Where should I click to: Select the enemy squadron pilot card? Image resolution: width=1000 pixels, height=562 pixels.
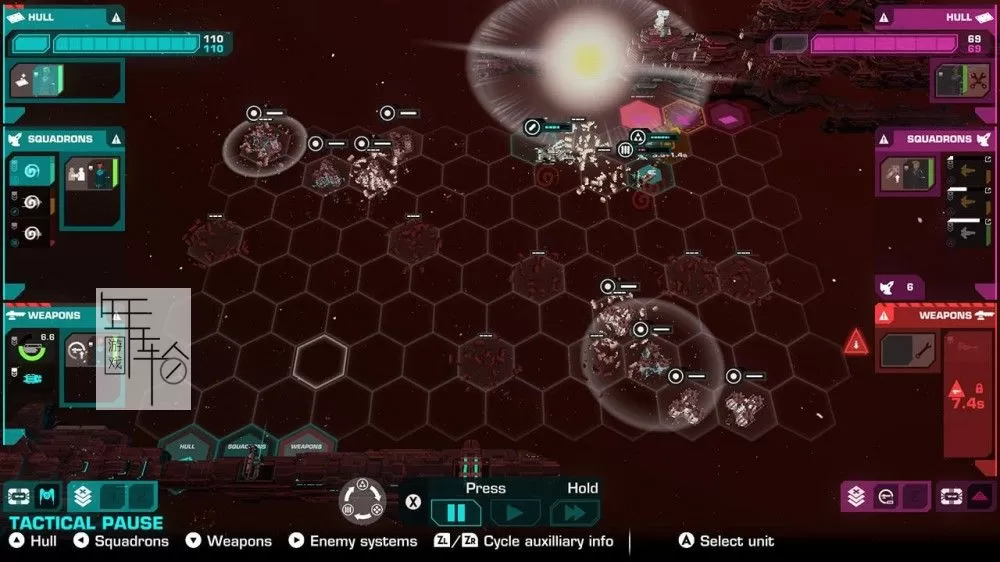tap(908, 174)
